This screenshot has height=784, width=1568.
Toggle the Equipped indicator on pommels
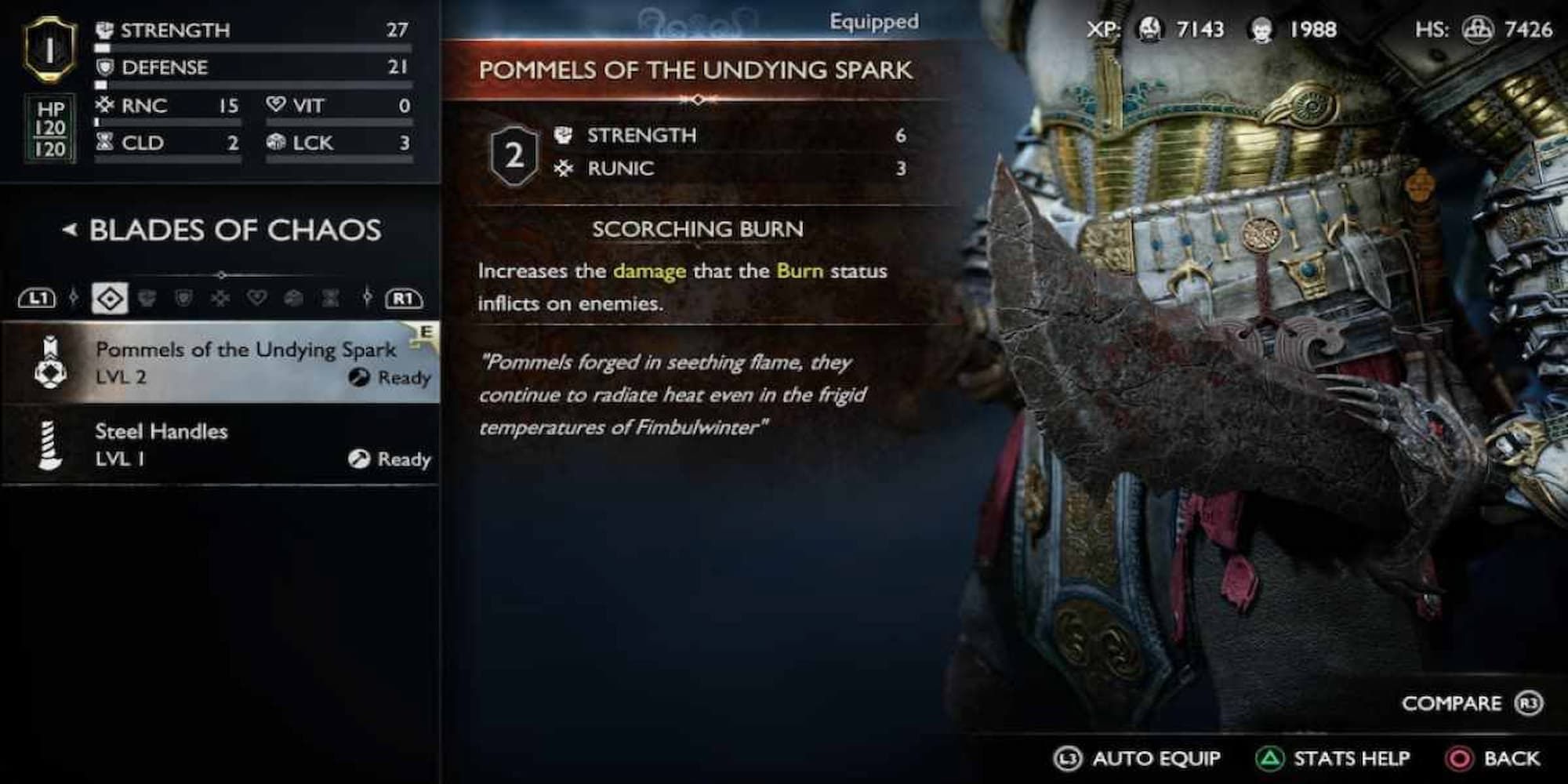(873, 21)
